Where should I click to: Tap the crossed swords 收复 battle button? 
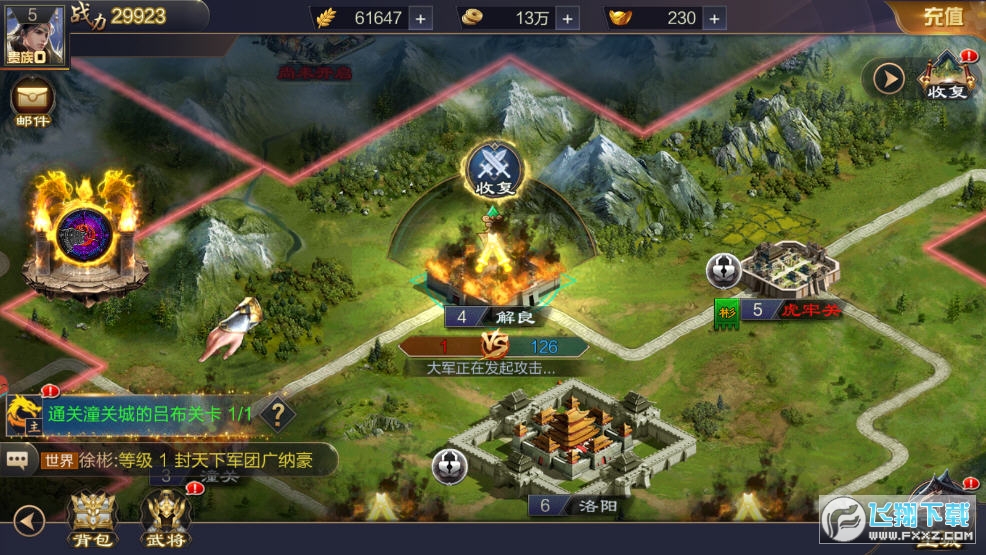(x=493, y=167)
